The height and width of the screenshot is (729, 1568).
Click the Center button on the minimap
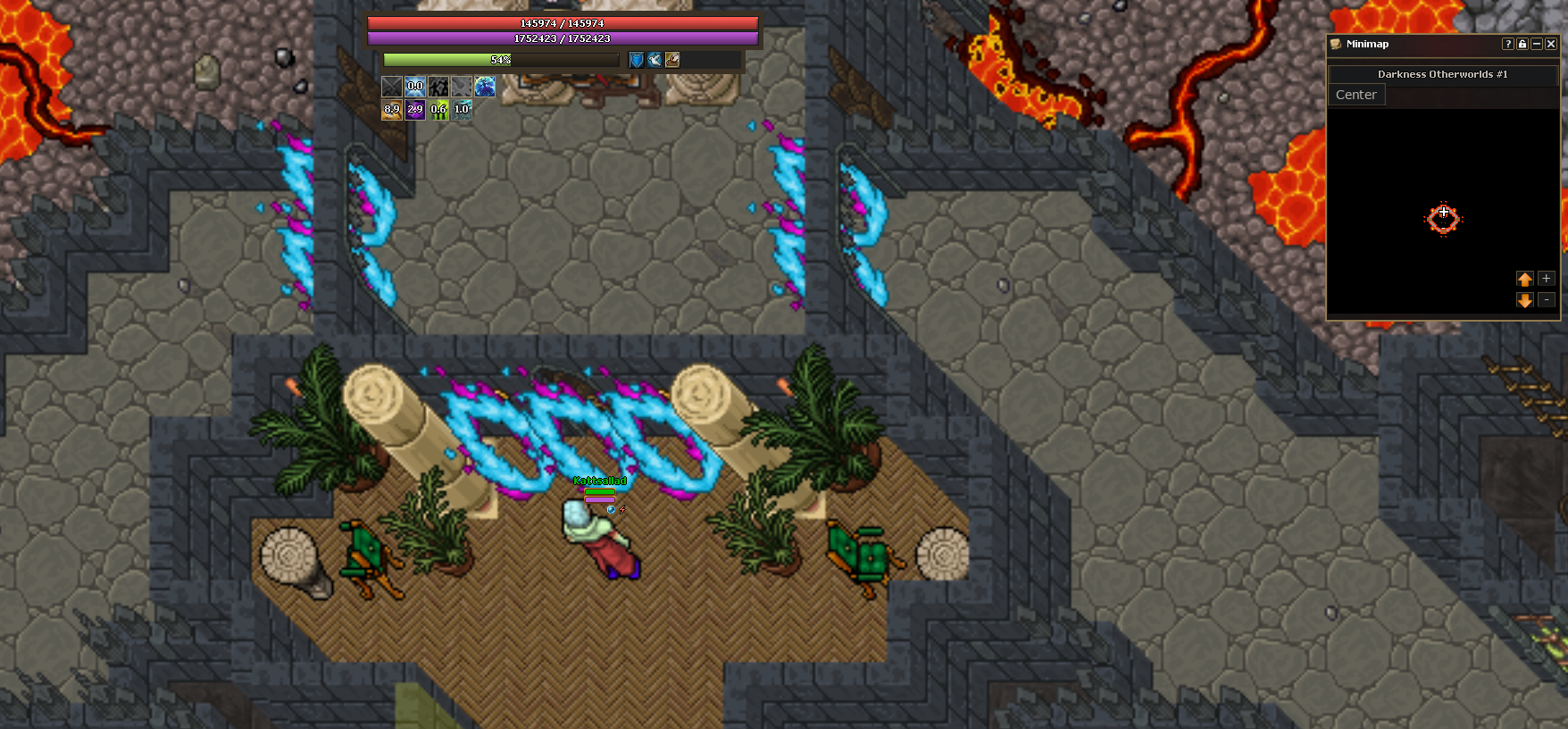[1355, 95]
